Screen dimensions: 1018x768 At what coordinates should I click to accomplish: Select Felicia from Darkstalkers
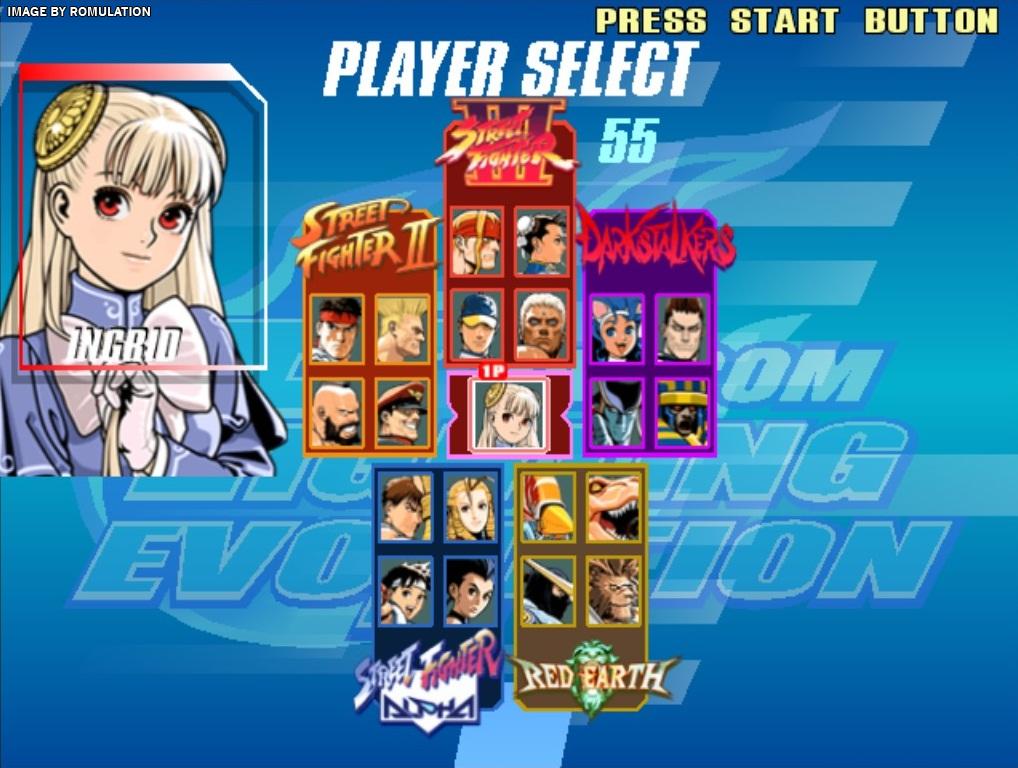616,328
